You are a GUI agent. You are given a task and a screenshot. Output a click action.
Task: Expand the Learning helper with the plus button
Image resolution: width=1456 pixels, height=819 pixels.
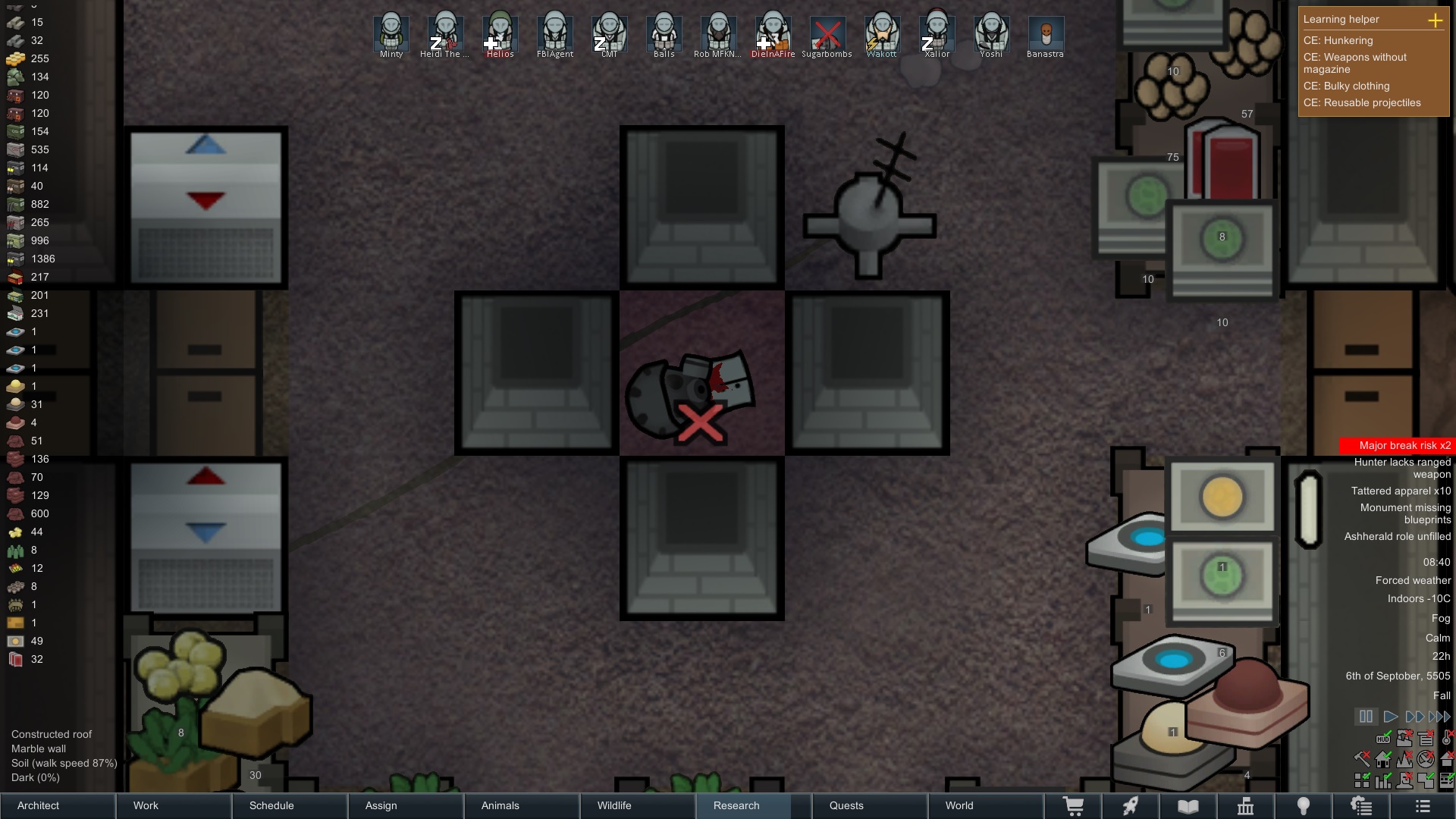(1435, 20)
